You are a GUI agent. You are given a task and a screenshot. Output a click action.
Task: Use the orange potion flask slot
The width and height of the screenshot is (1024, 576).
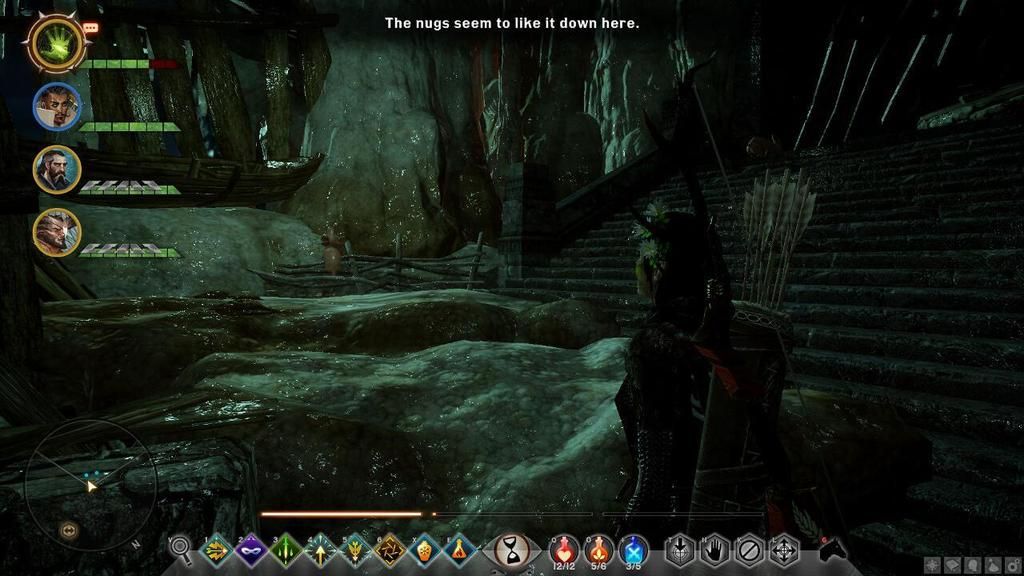(599, 548)
